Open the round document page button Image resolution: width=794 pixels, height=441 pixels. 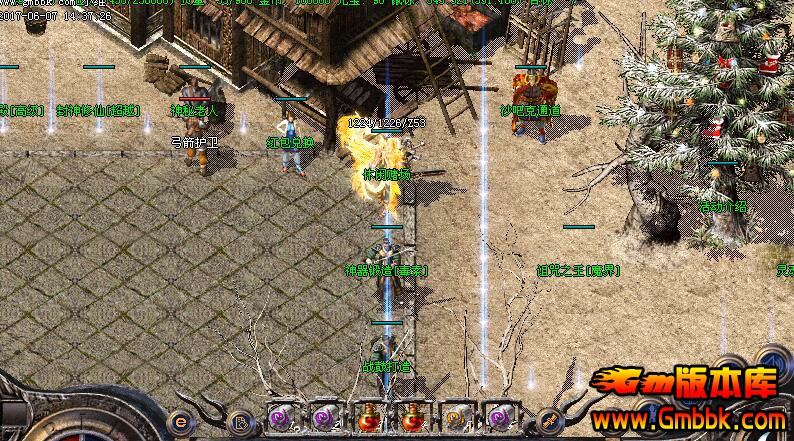click(x=237, y=420)
